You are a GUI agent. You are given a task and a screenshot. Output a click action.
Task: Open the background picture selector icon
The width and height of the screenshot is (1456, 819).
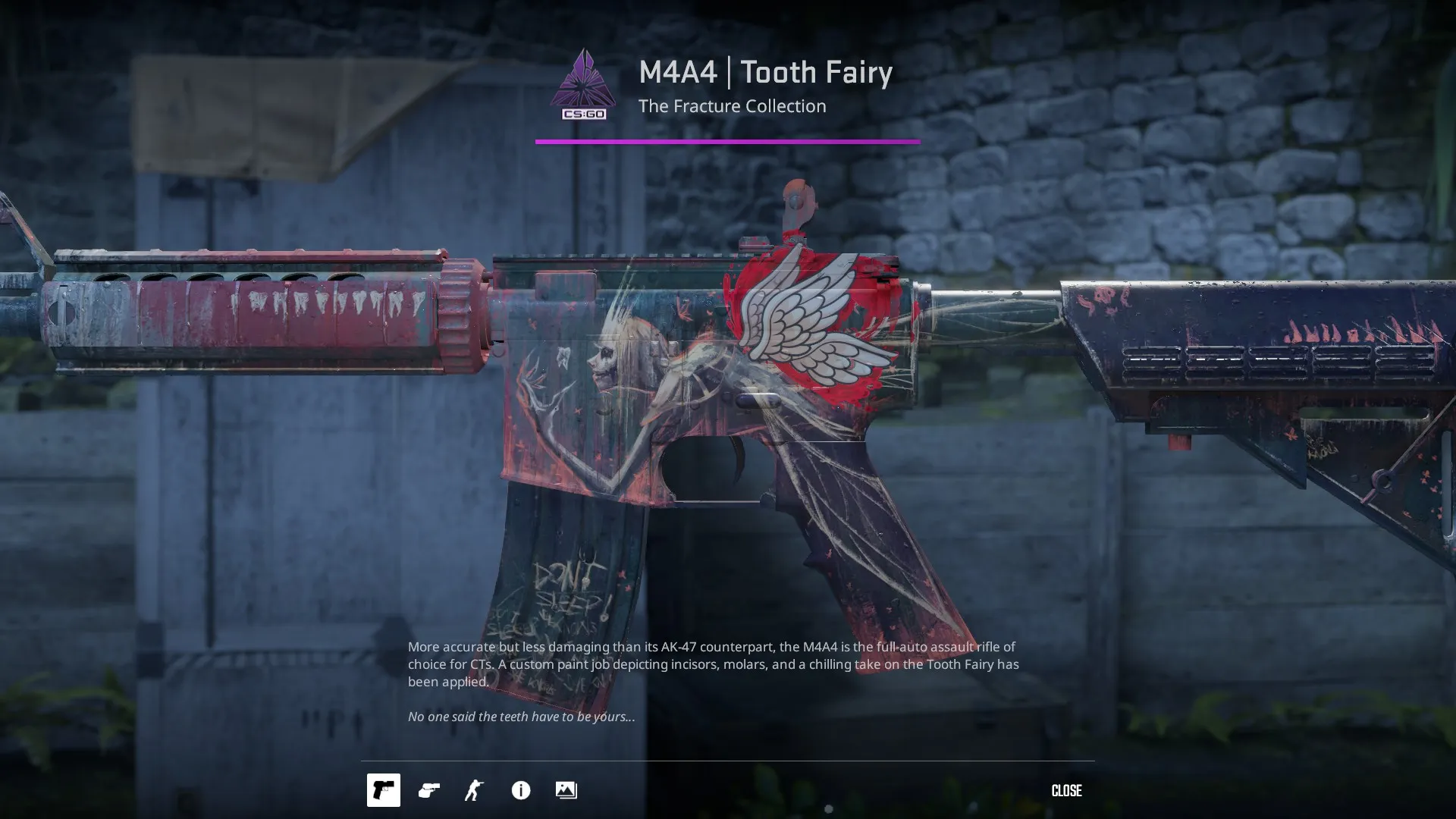coord(566,790)
